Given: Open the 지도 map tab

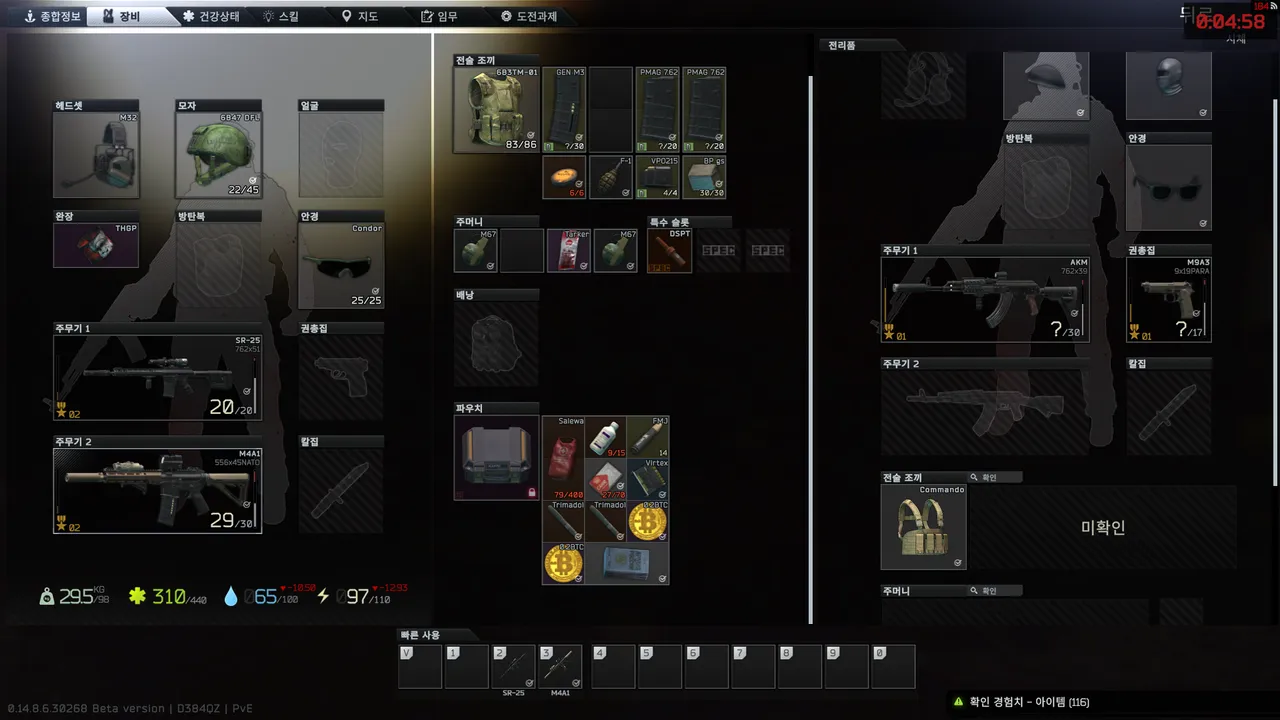Looking at the screenshot, I should [x=360, y=16].
